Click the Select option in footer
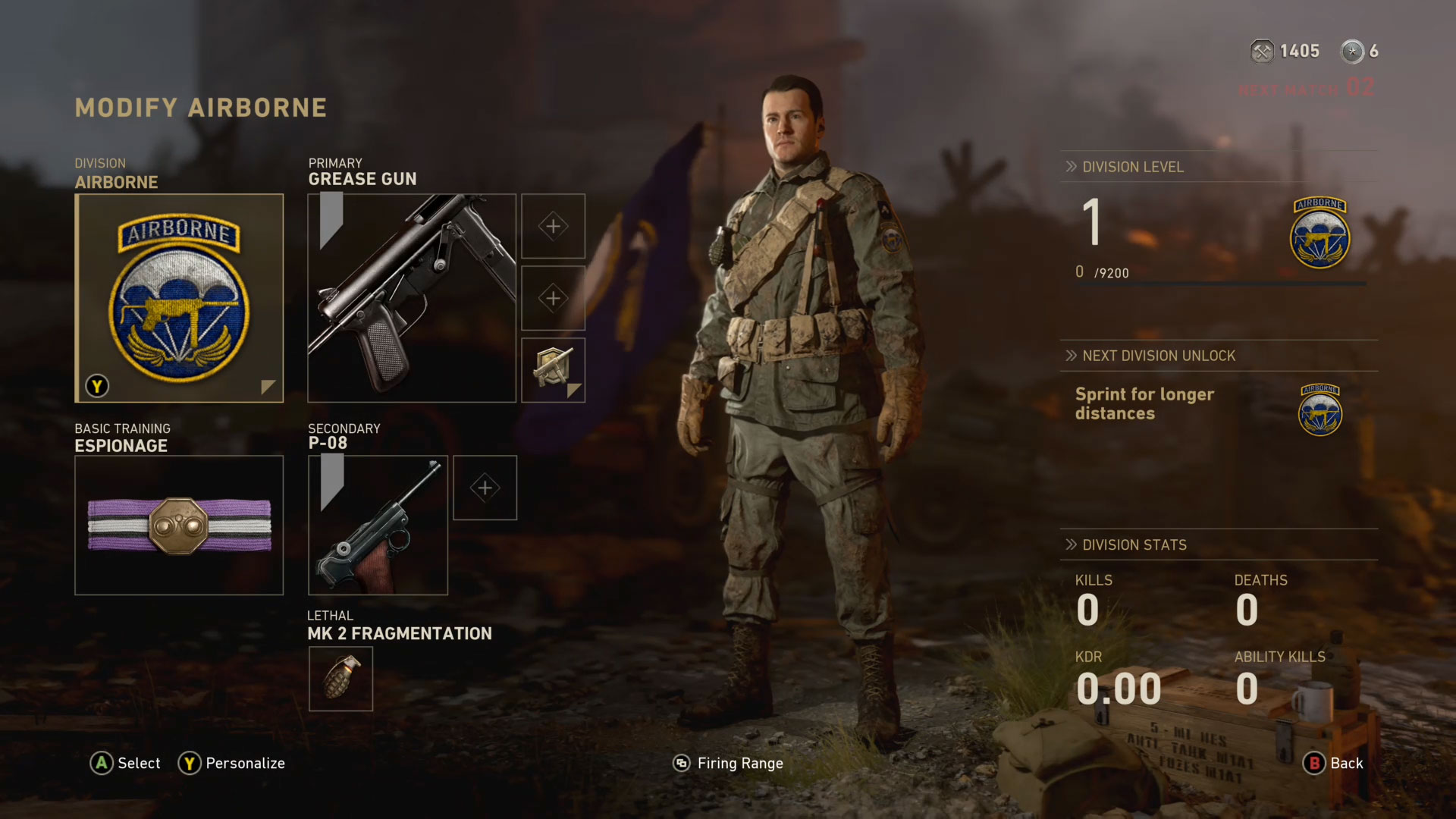This screenshot has width=1456, height=819. tap(126, 764)
